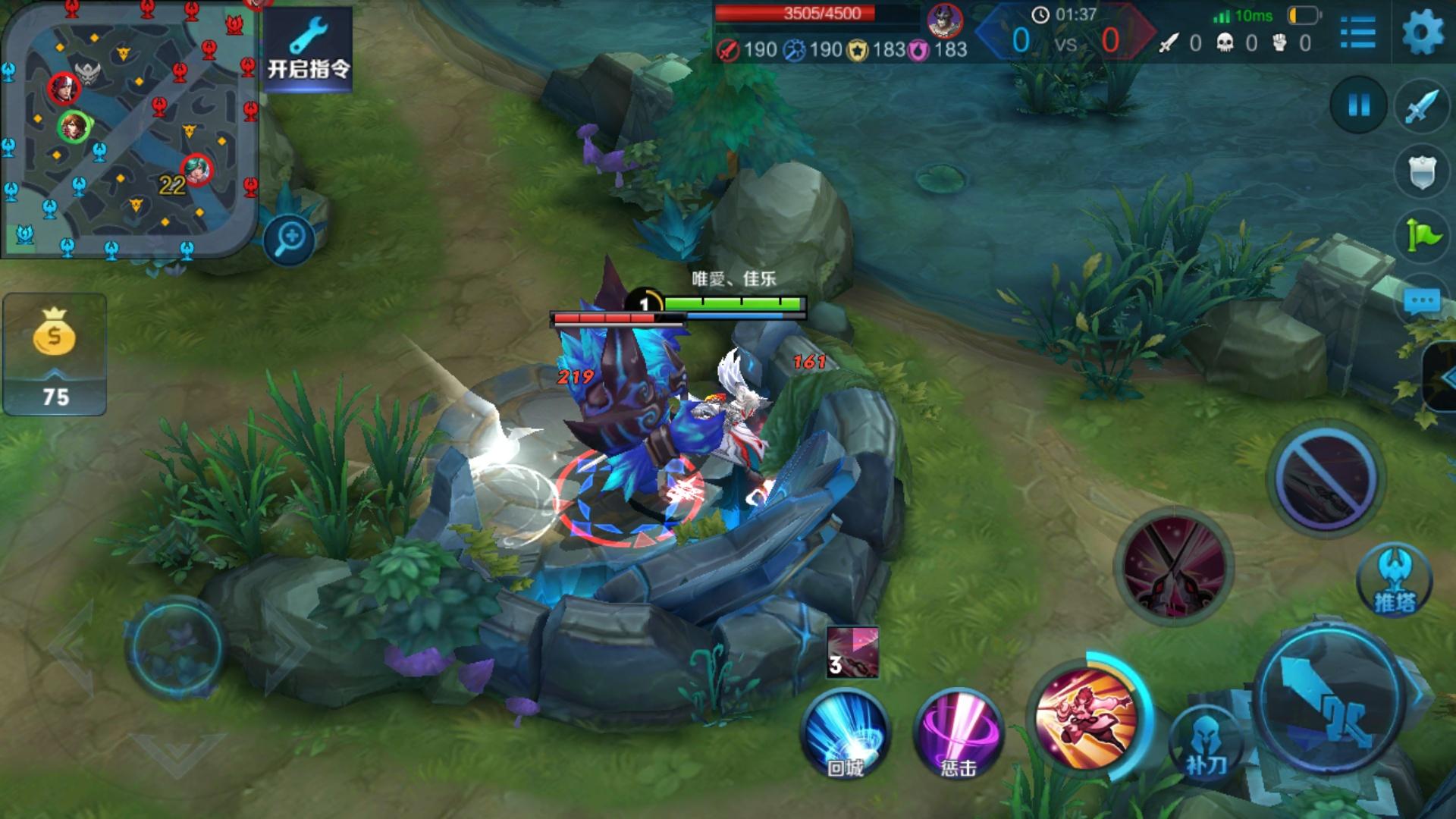The height and width of the screenshot is (819, 1456).
Task: Use the 惩击 smite spell
Action: [959, 733]
